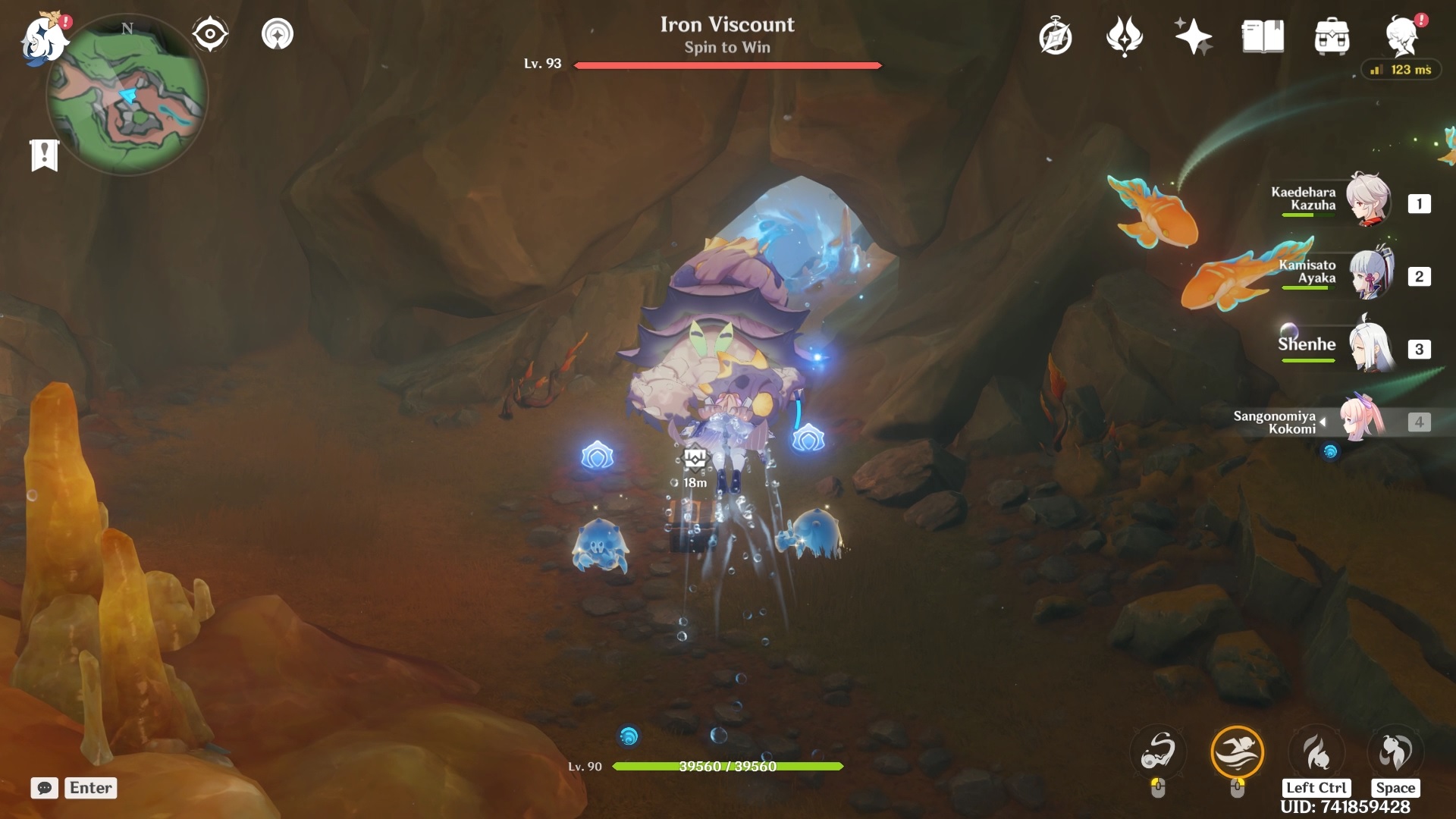Open the quest marker with exclamation mark

click(45, 155)
